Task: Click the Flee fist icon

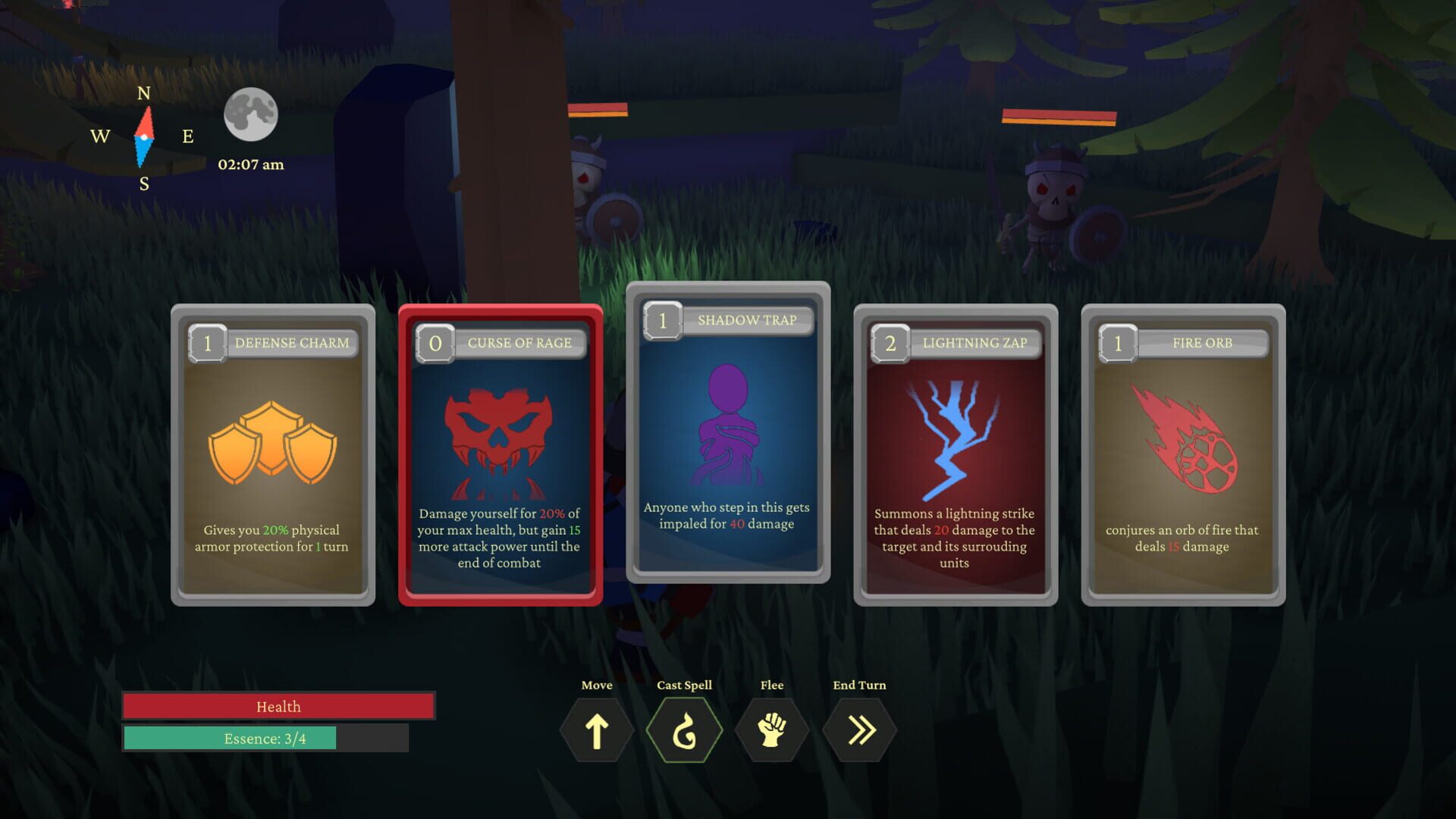Action: pos(772,729)
